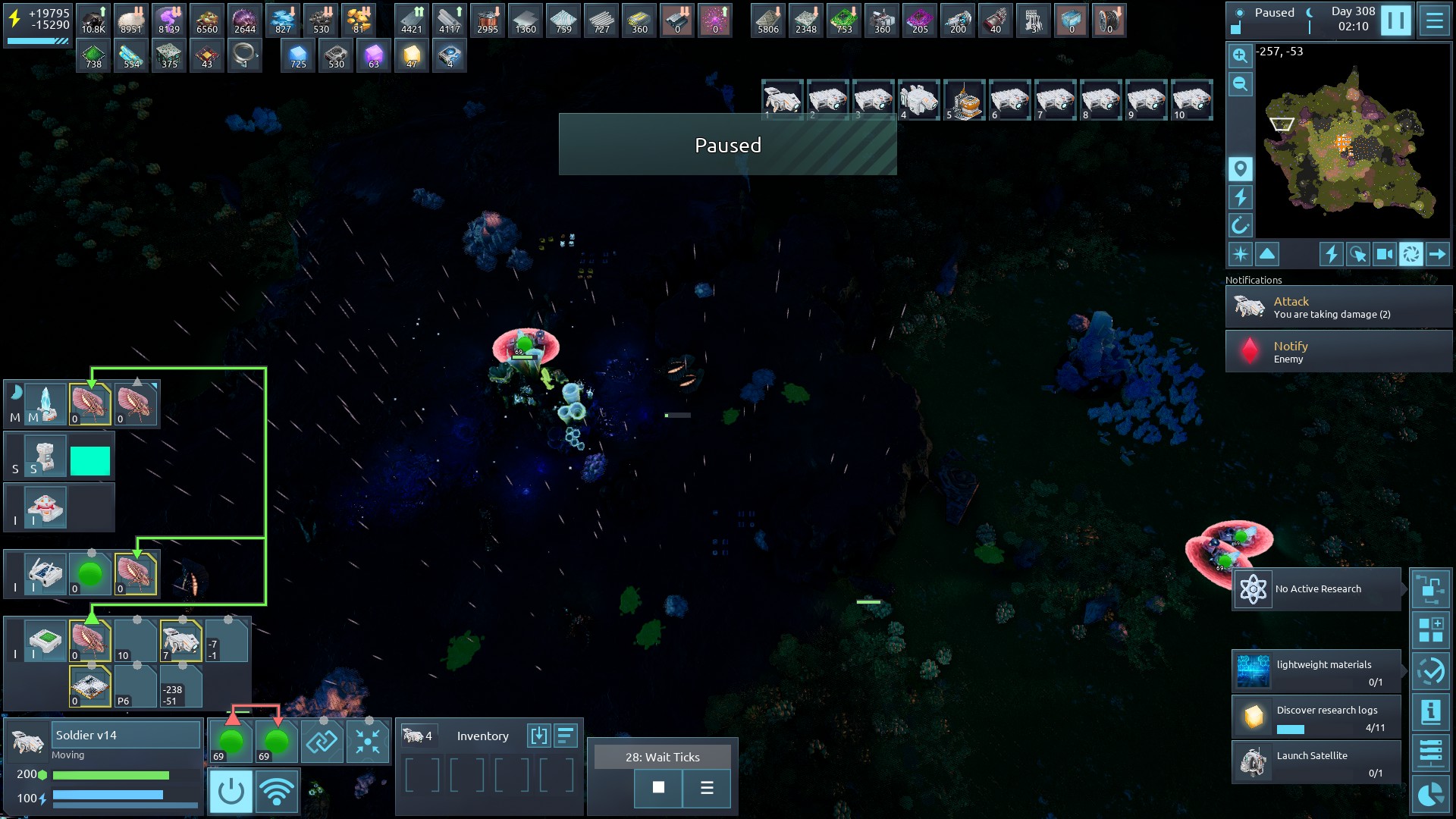Open the Attack damage notification
The image size is (1456, 819).
pos(1338,307)
